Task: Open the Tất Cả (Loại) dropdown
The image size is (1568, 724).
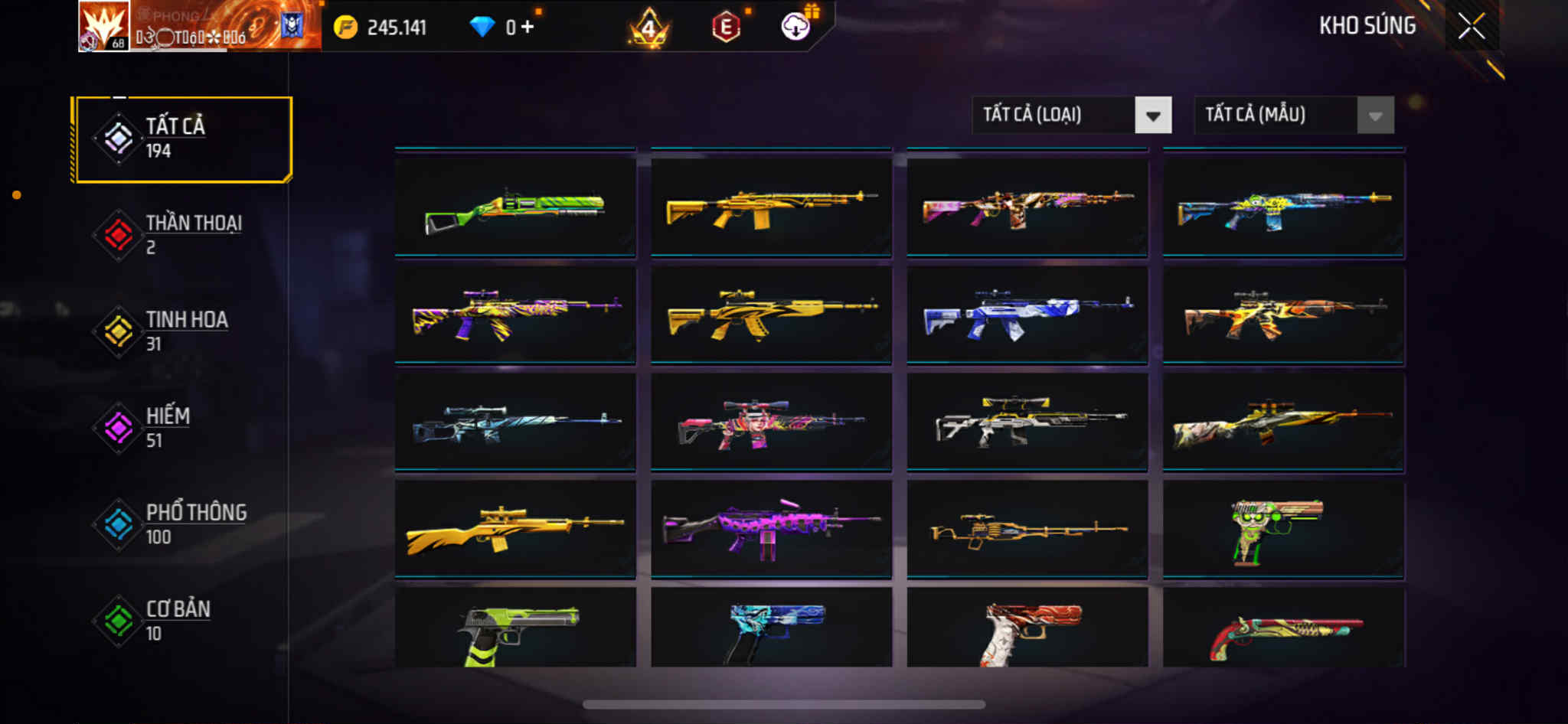Action: click(x=1071, y=116)
